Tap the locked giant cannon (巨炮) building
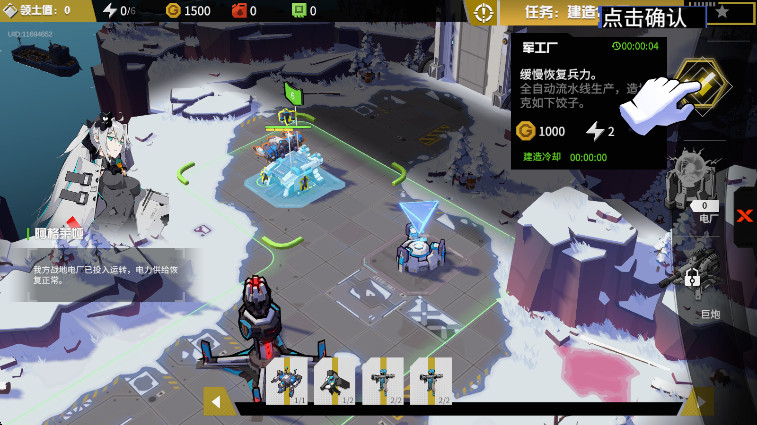The width and height of the screenshot is (757, 425). pyautogui.click(x=698, y=275)
